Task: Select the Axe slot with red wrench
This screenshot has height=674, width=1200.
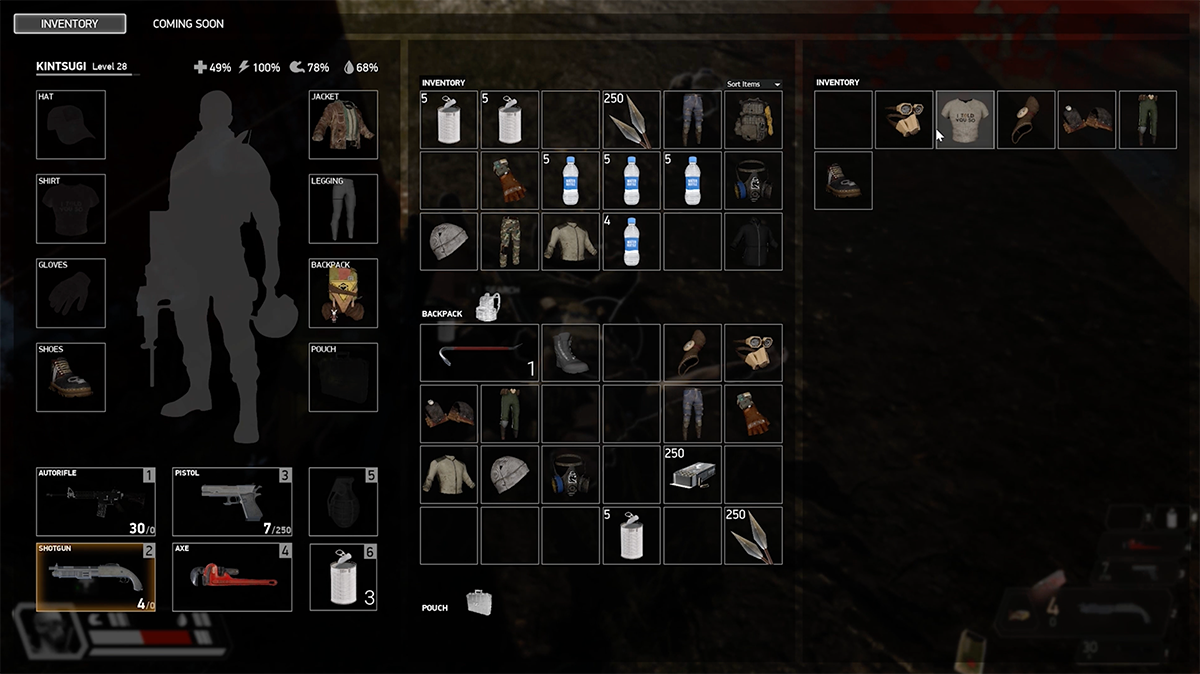Action: (232, 577)
